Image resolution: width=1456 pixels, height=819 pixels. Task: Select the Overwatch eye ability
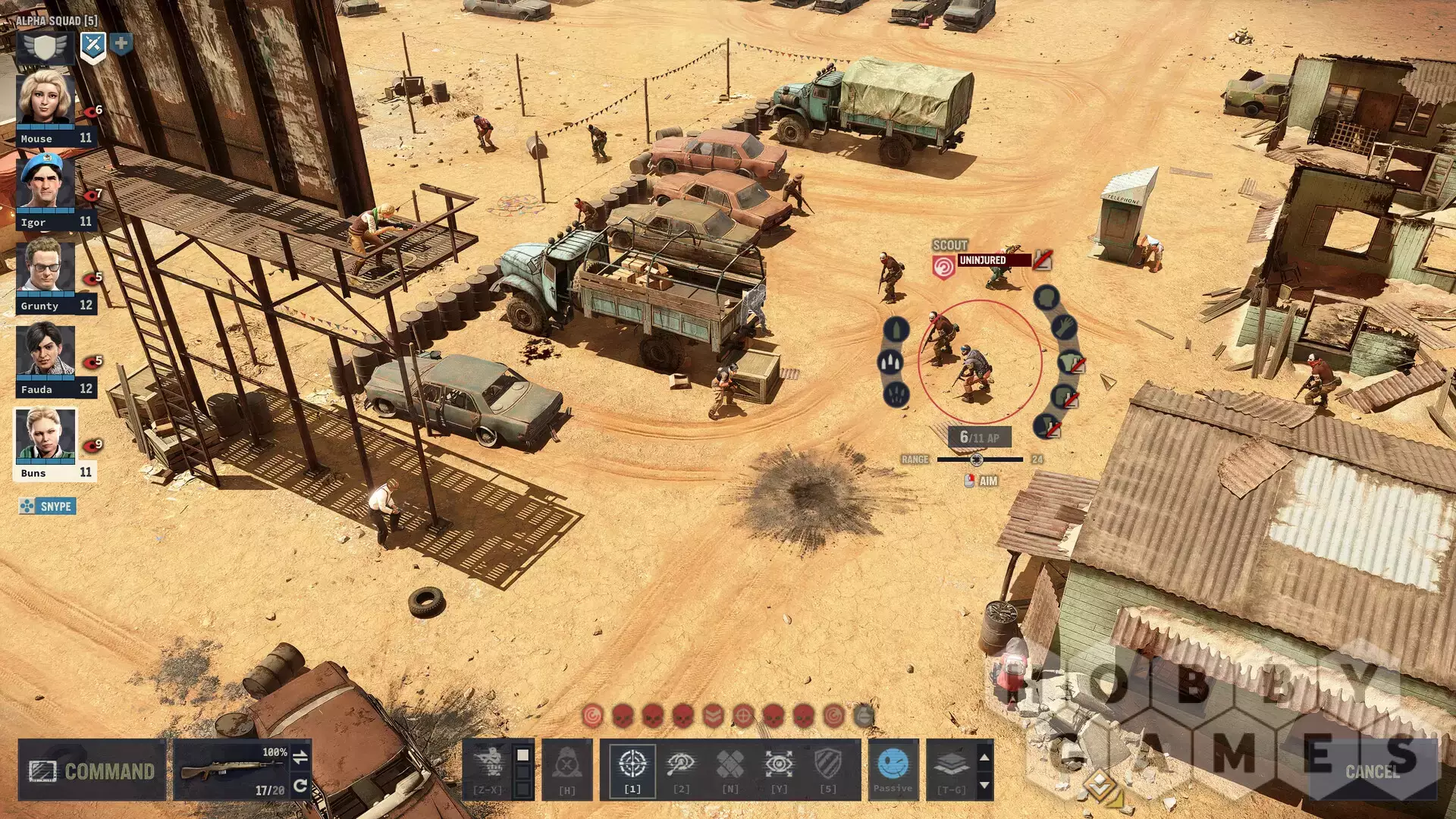click(779, 768)
